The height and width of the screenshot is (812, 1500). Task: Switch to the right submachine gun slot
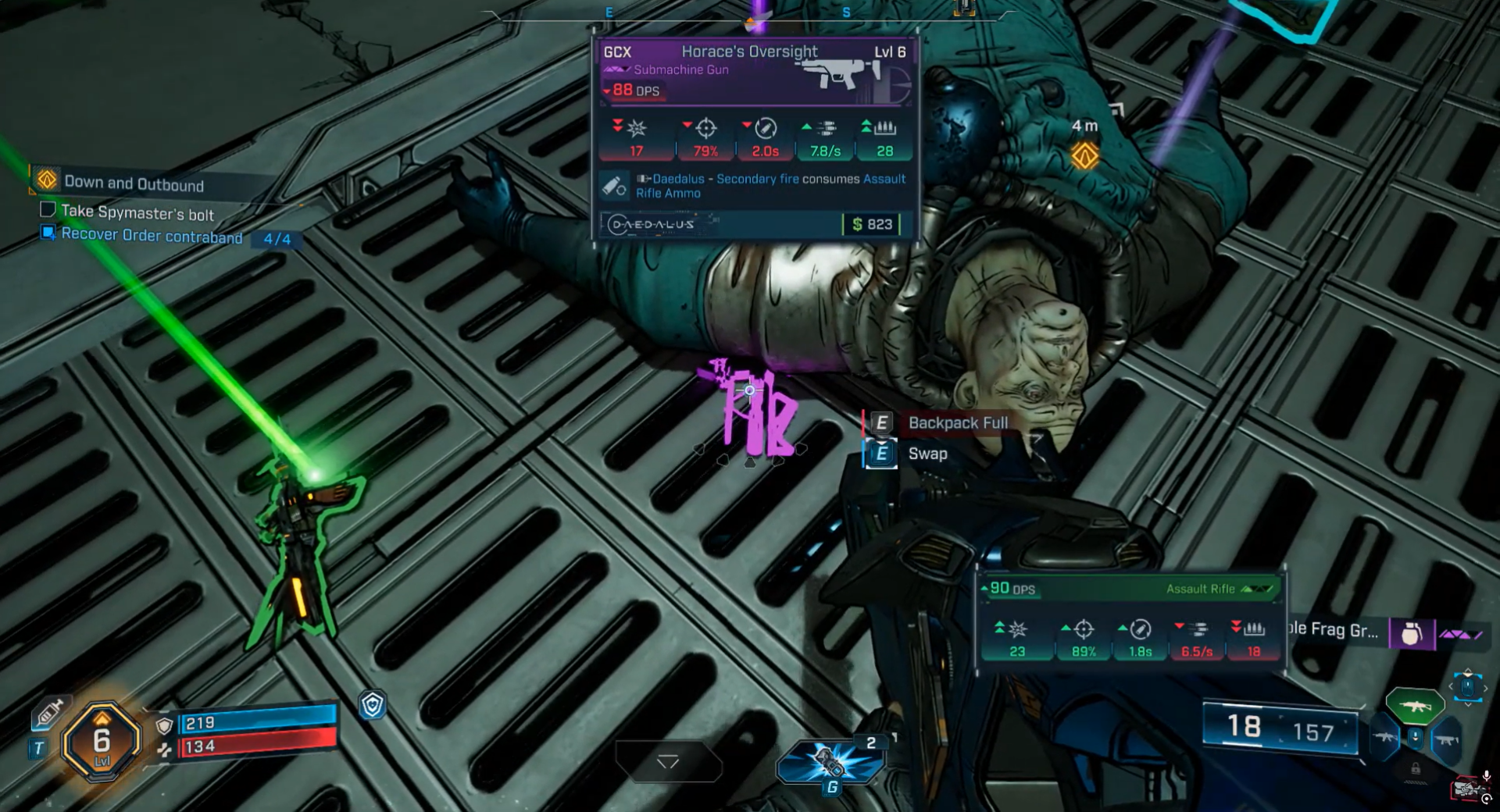coord(1446,739)
